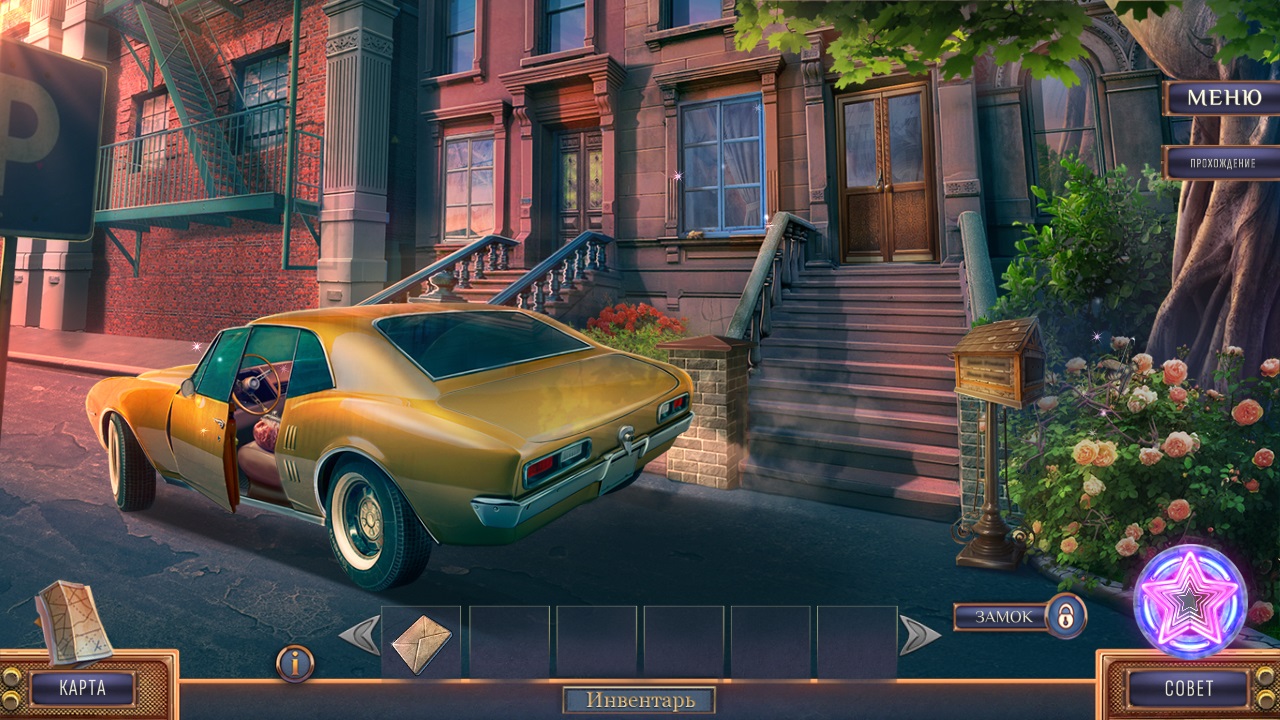Open the КАРТА map
1280x720 pixels.
tap(82, 688)
